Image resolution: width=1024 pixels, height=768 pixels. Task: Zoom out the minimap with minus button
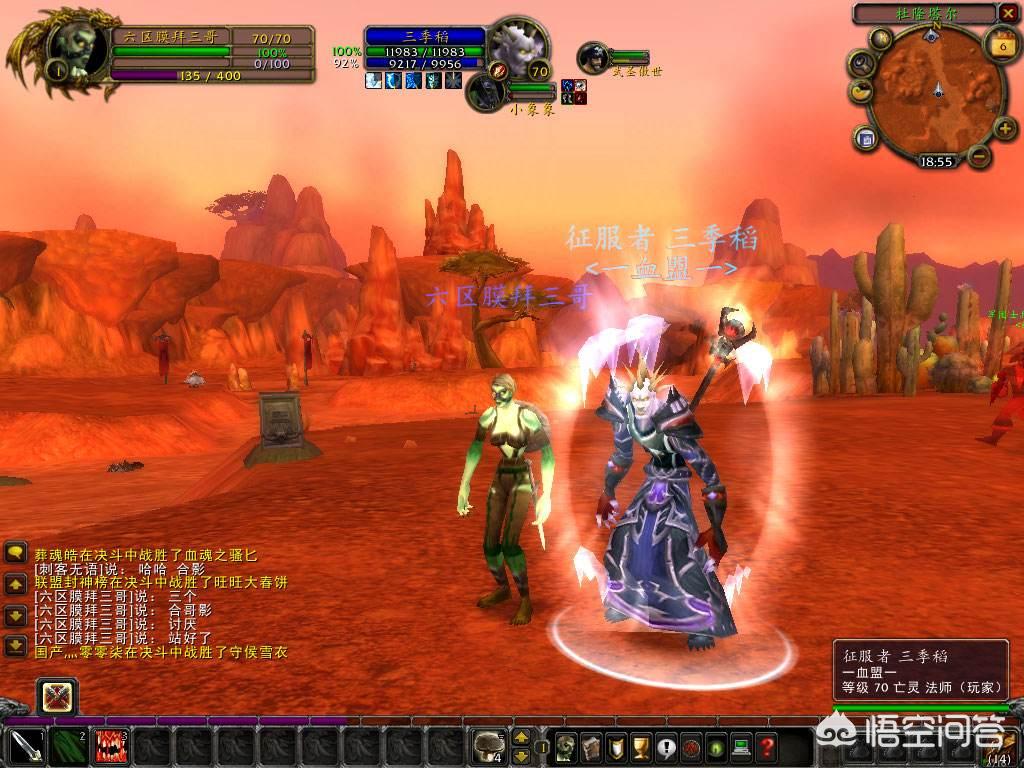tap(979, 155)
